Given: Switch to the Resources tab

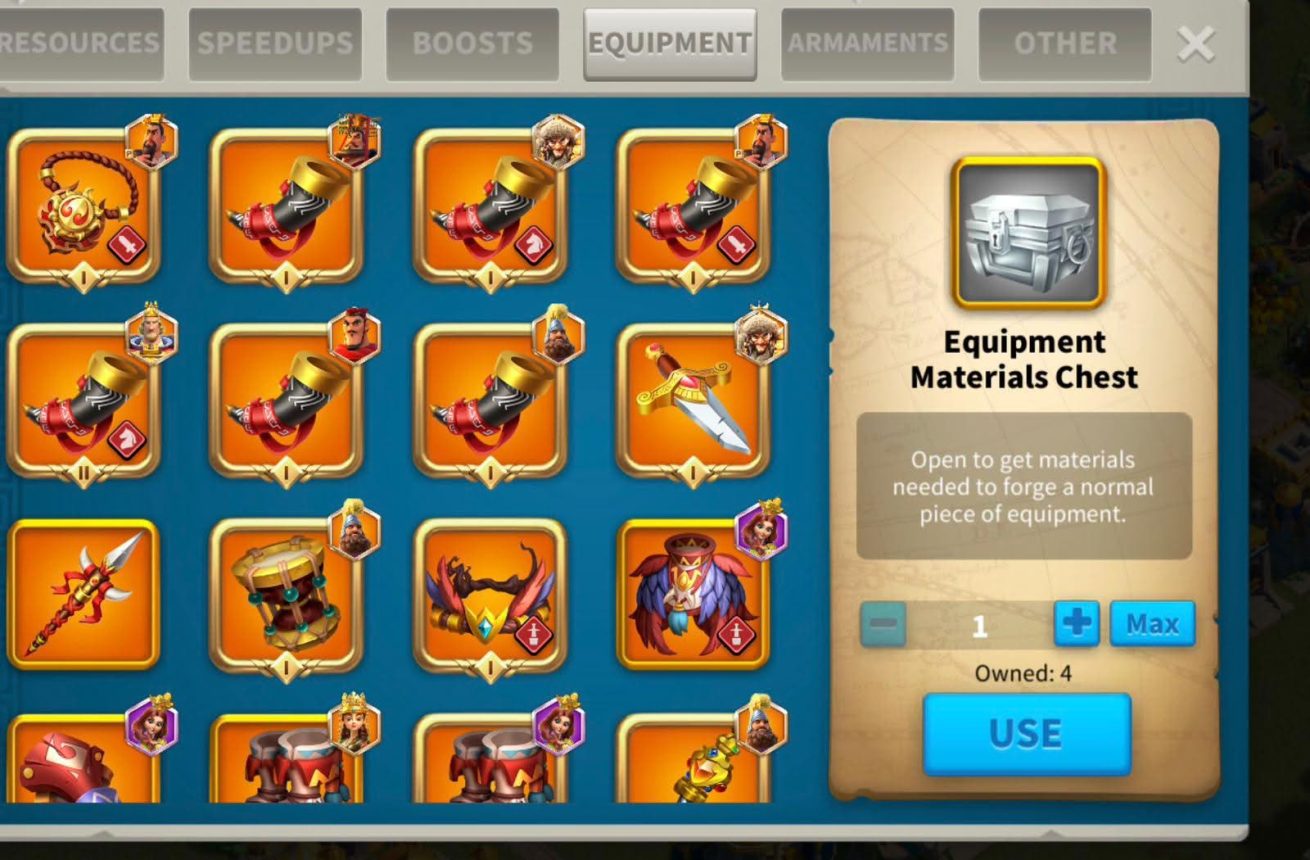Looking at the screenshot, I should 80,44.
